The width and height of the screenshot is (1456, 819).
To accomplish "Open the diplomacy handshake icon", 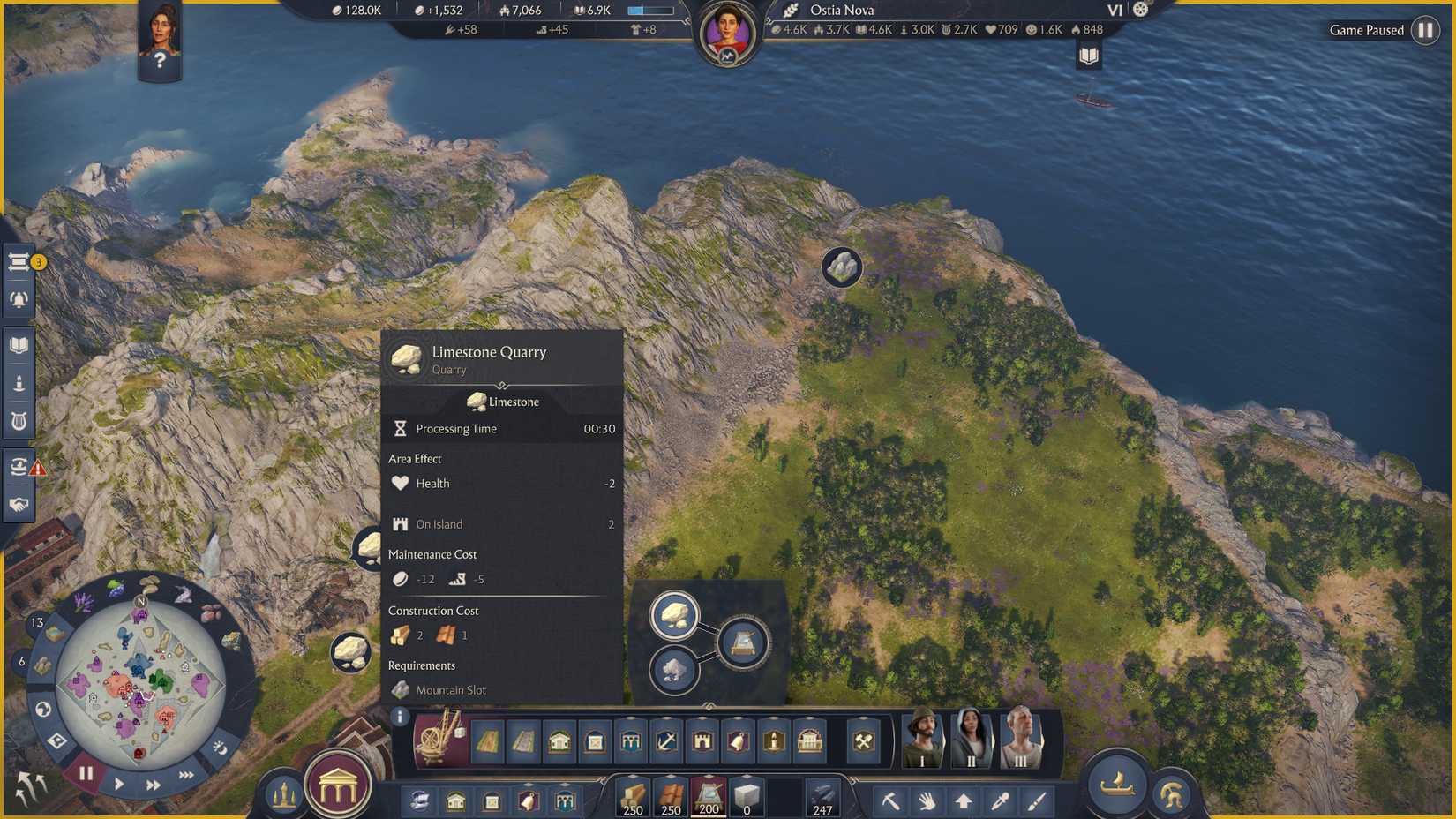I will [19, 503].
